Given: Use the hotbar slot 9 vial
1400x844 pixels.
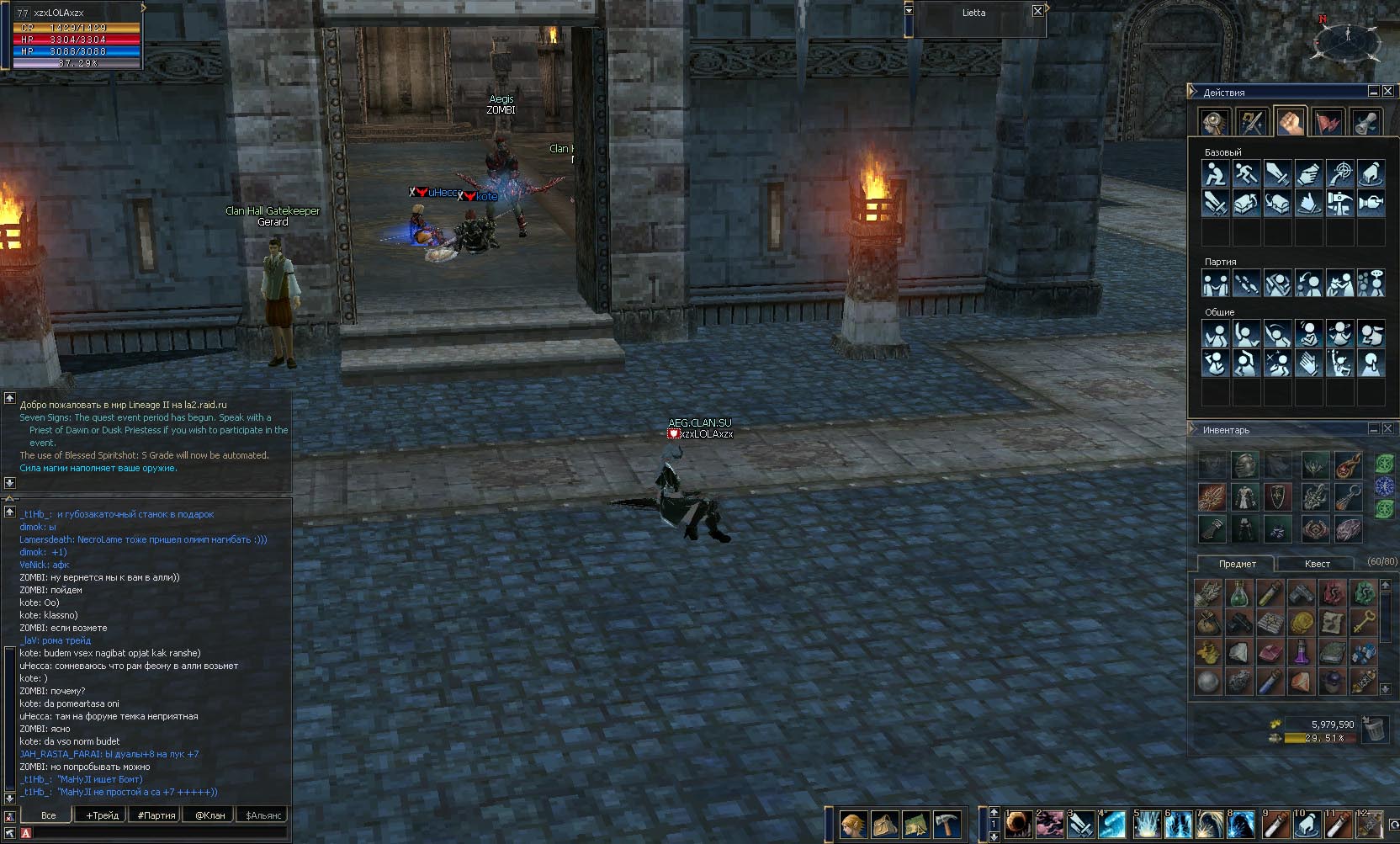Looking at the screenshot, I should click(1276, 824).
